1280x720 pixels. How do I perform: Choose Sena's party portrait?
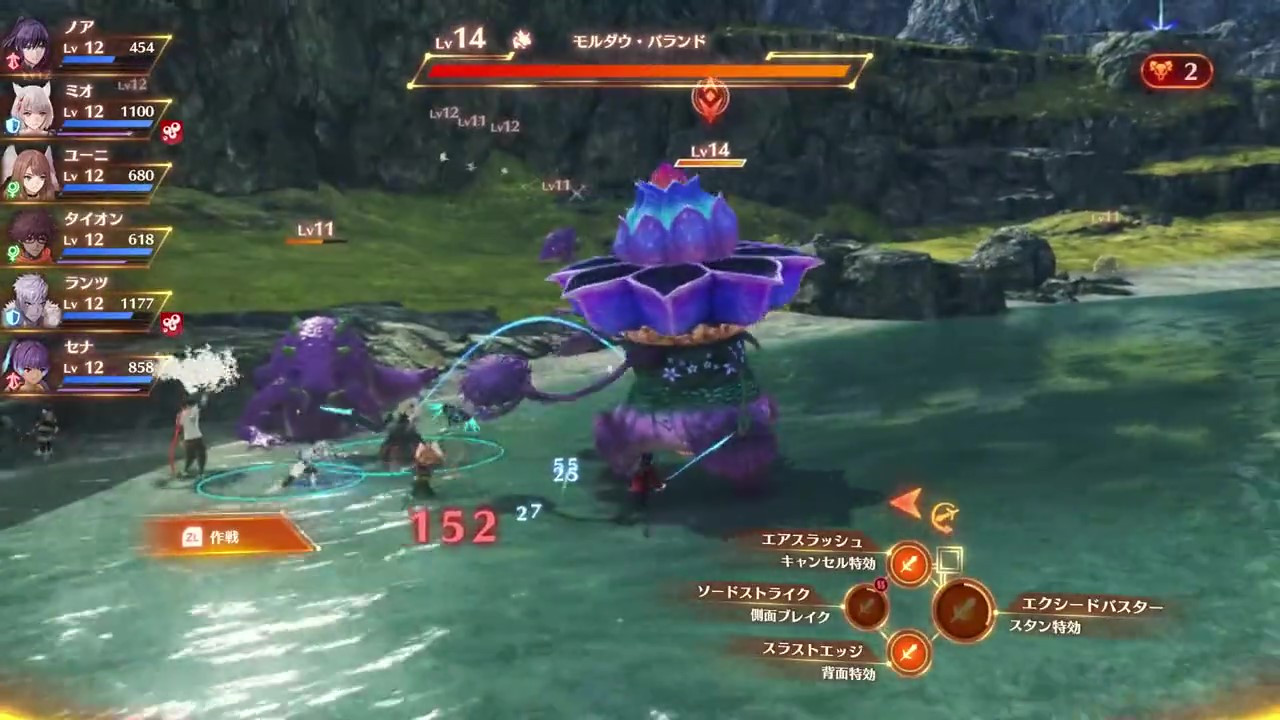click(x=29, y=366)
